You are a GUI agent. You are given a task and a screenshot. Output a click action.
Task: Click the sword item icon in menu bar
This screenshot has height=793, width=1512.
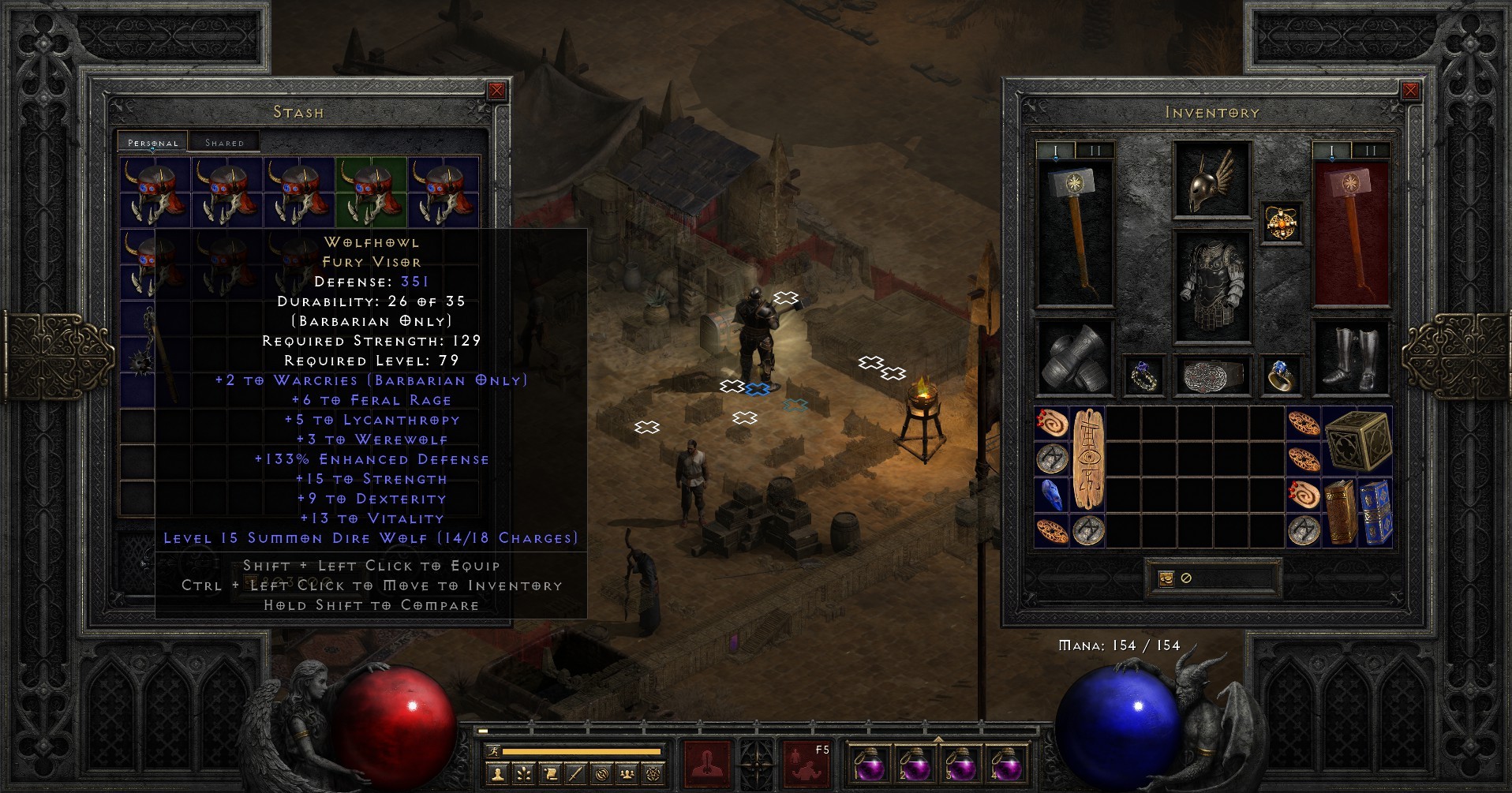(x=574, y=774)
